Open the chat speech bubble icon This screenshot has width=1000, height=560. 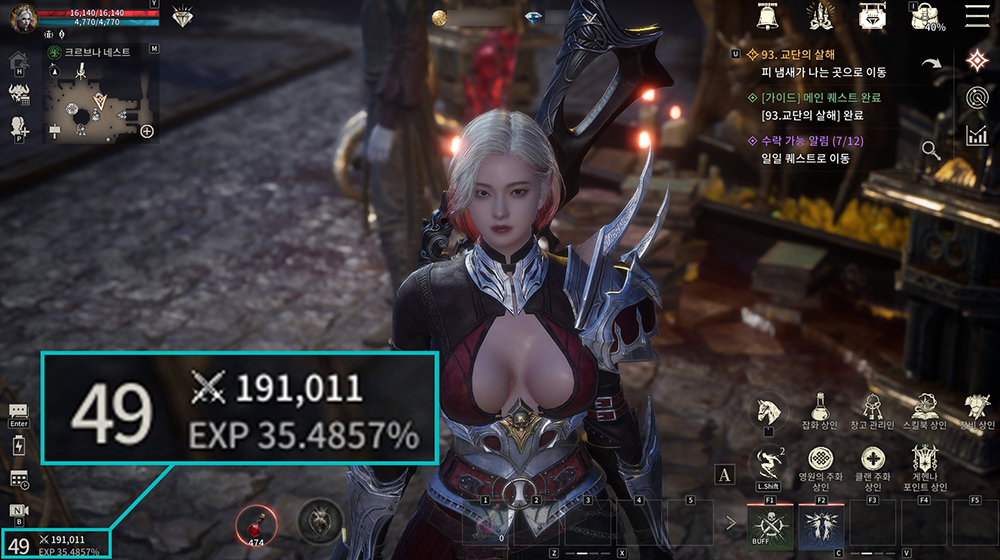click(x=18, y=411)
